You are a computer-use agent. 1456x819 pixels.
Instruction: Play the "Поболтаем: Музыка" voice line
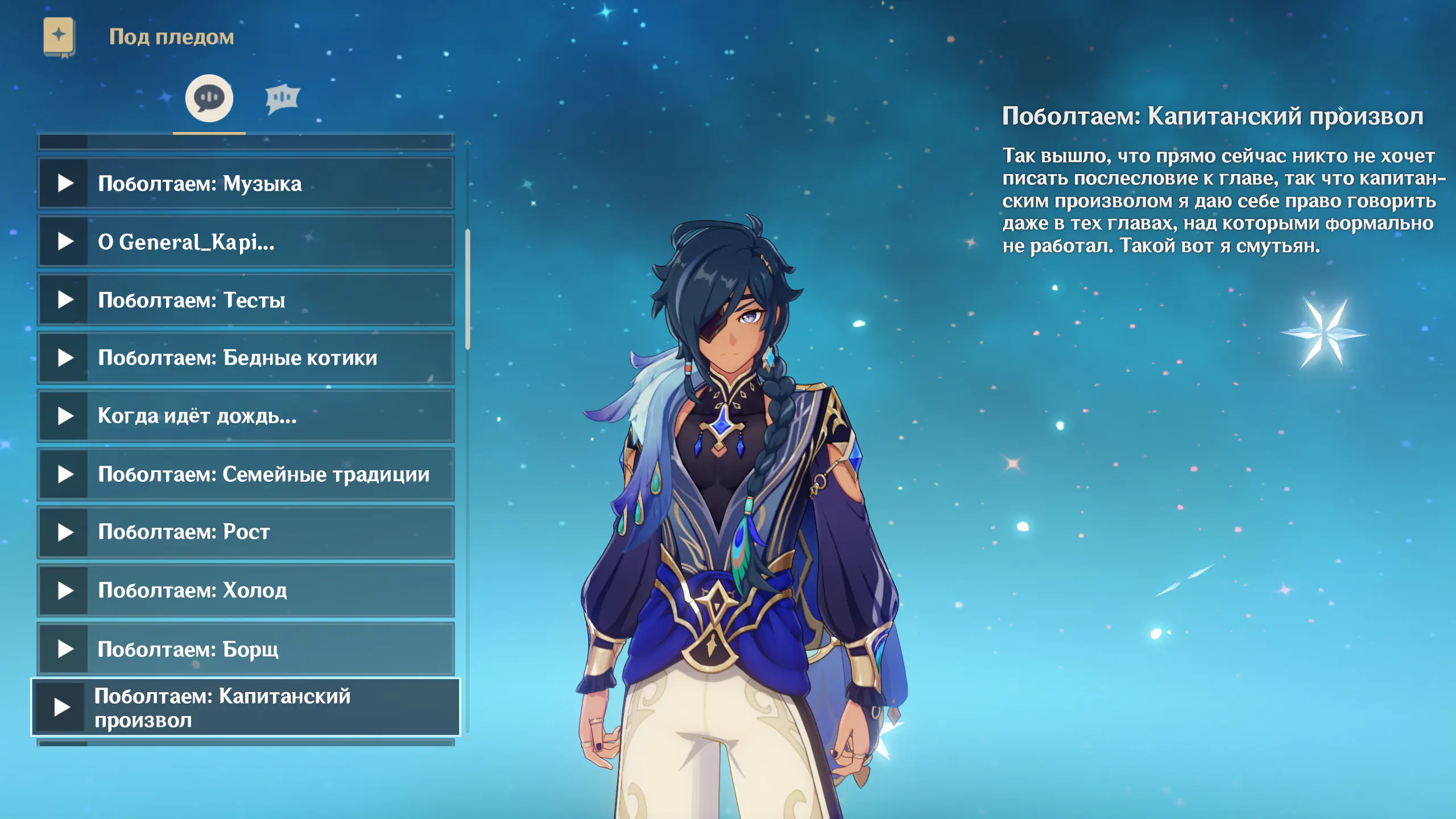click(66, 183)
